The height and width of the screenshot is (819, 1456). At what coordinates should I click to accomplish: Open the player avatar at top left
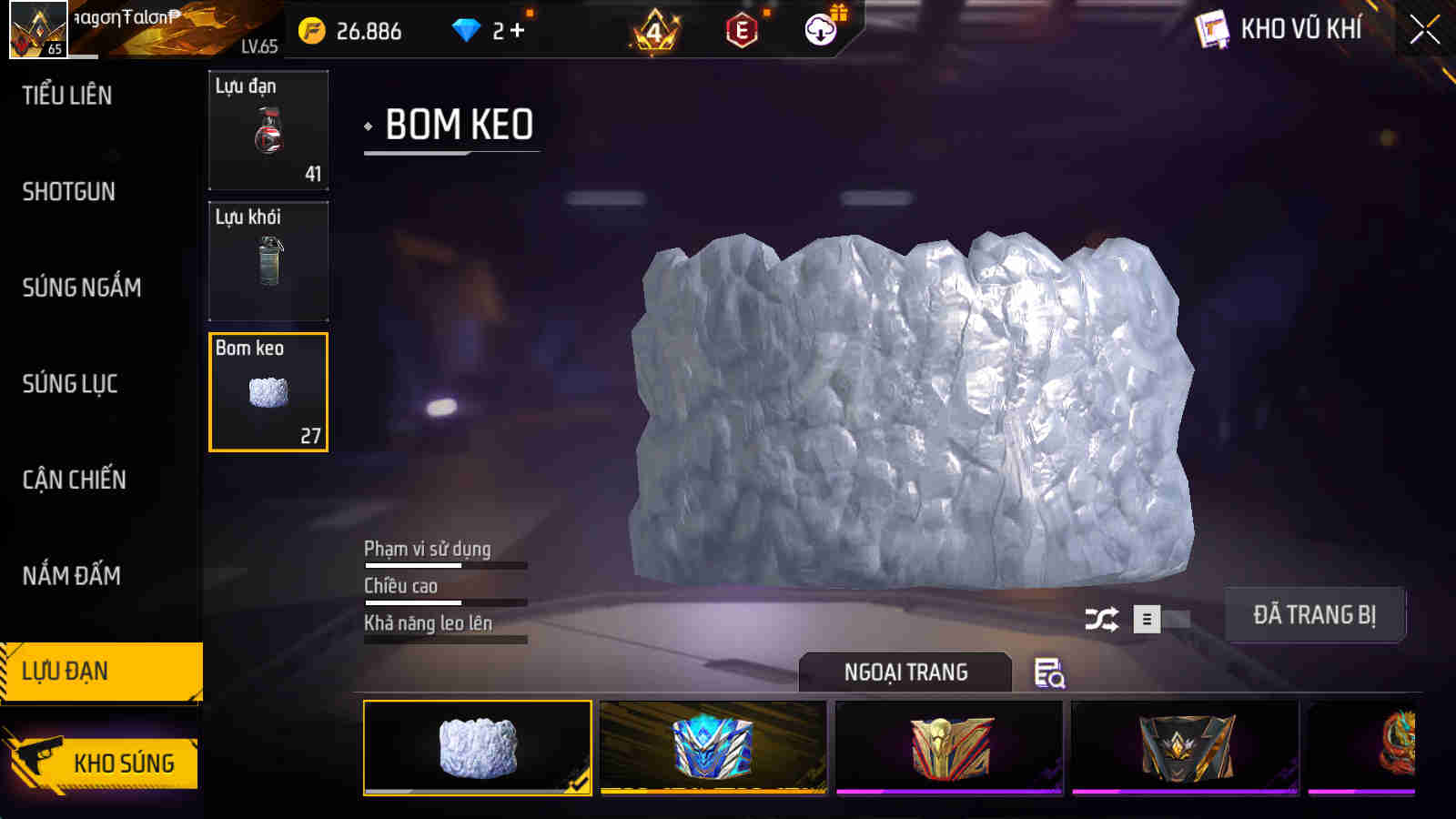pos(38,29)
